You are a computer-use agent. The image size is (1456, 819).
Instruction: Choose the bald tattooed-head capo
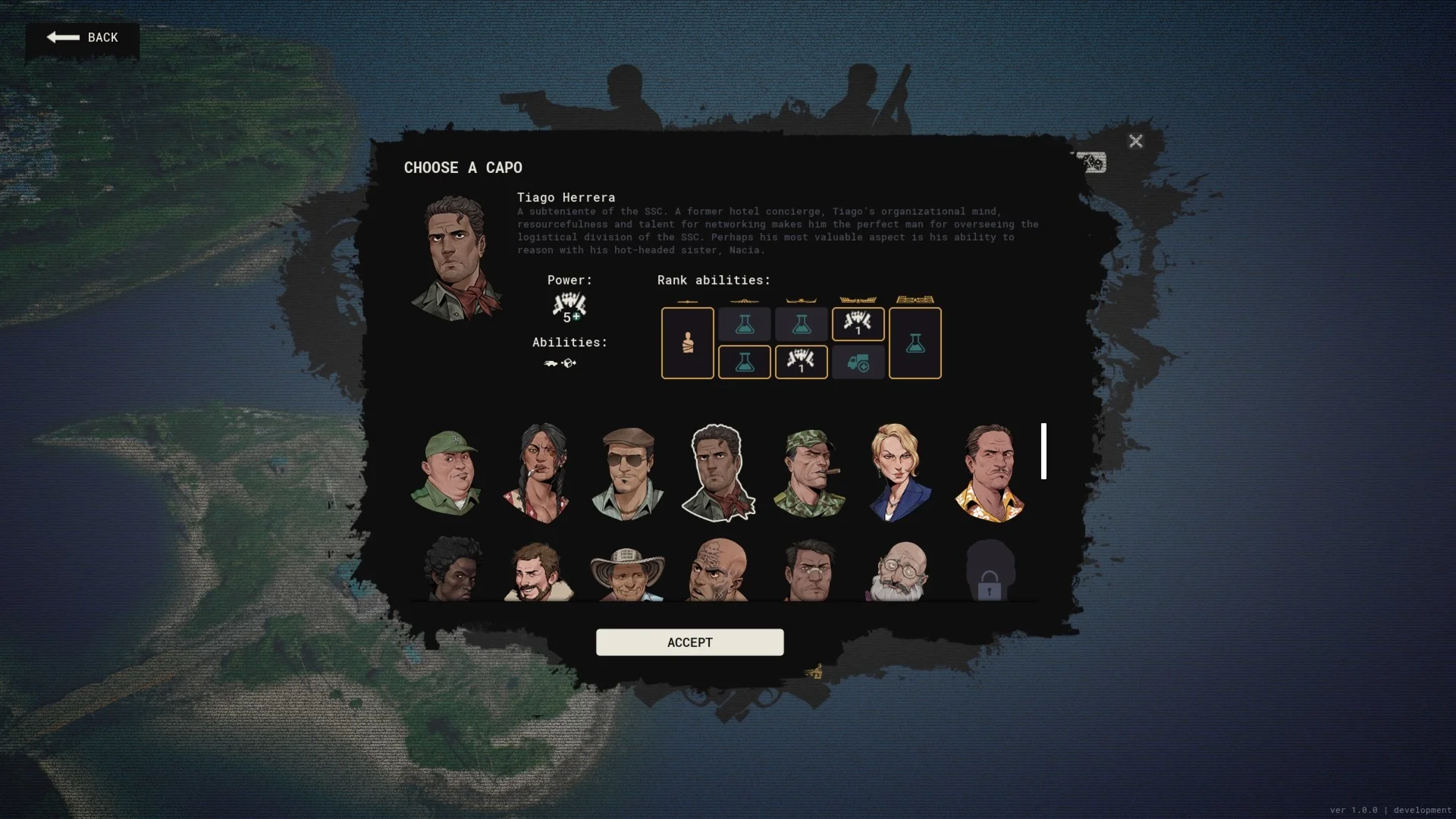tap(718, 571)
